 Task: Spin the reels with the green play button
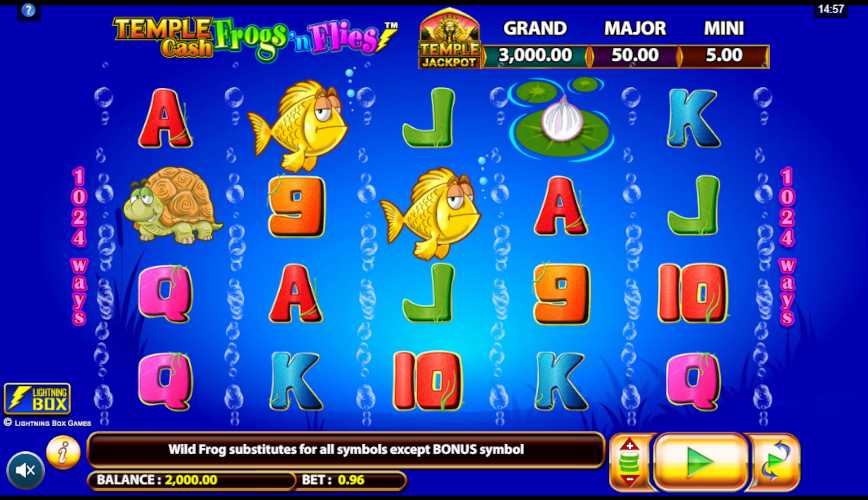700,462
